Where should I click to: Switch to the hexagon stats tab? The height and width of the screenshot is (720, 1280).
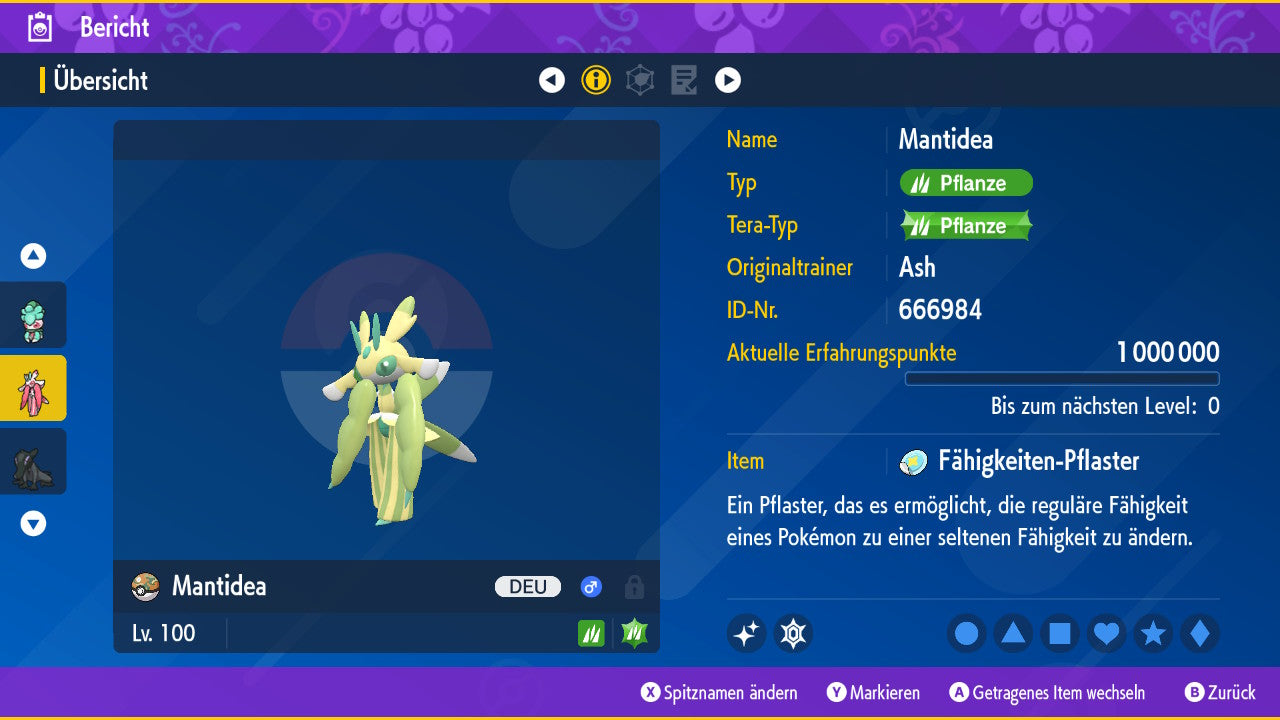coord(640,80)
